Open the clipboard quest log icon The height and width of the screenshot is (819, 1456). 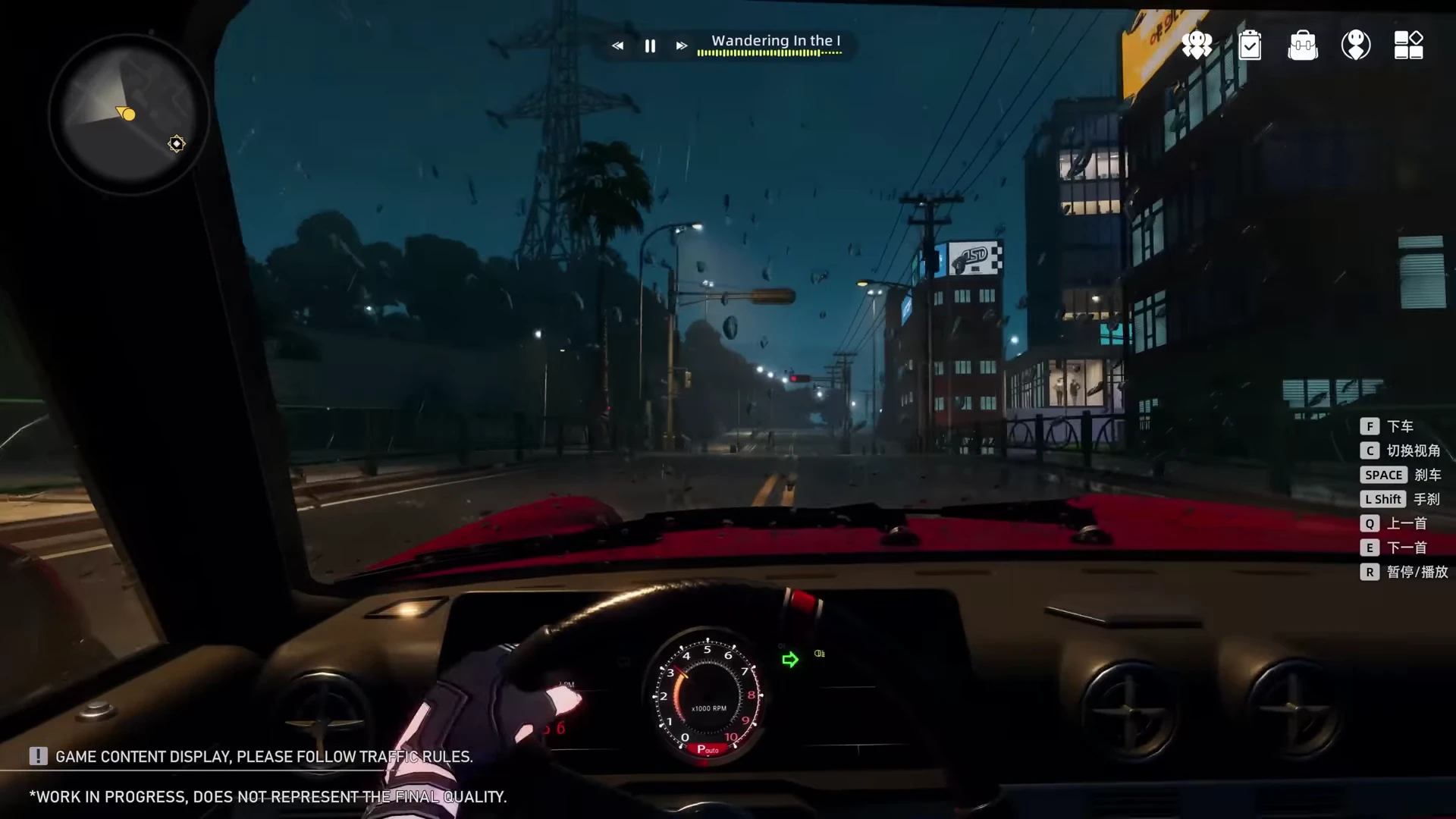(1250, 45)
